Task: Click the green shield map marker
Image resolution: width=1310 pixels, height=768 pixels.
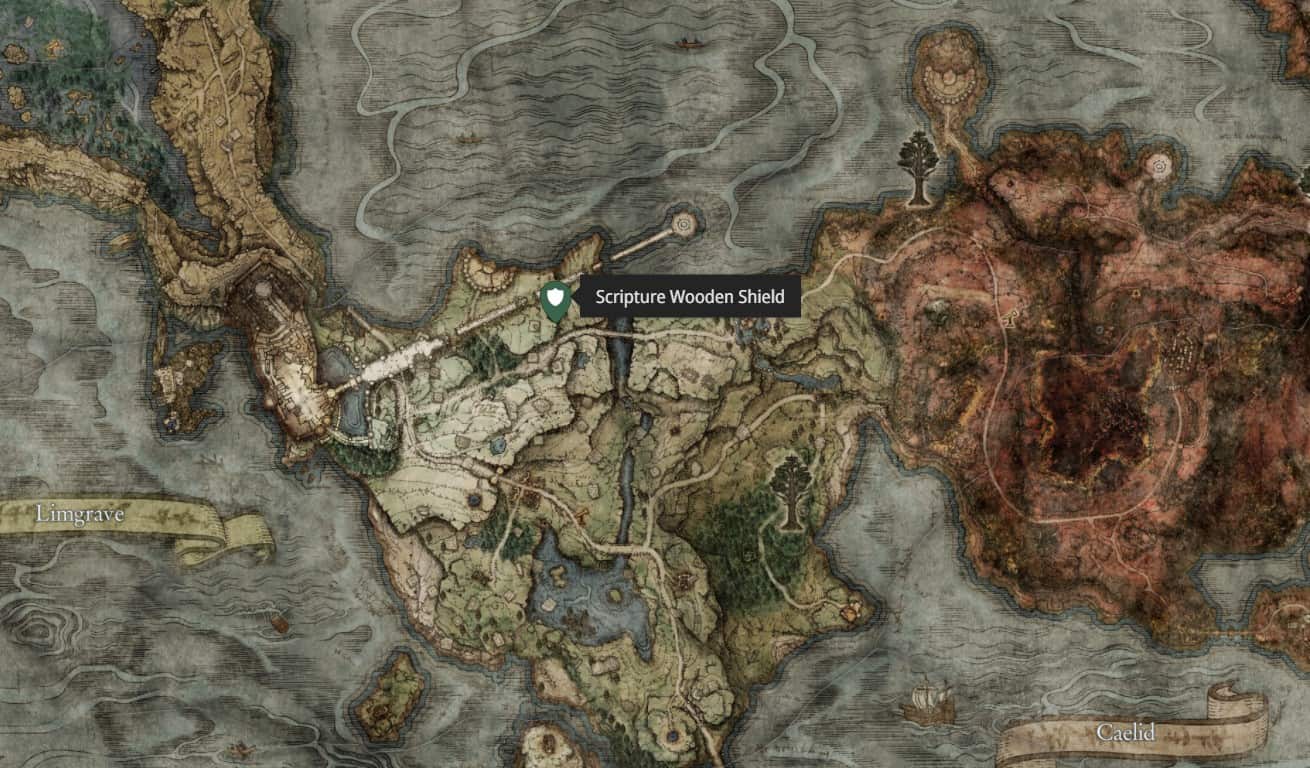Action: point(555,299)
